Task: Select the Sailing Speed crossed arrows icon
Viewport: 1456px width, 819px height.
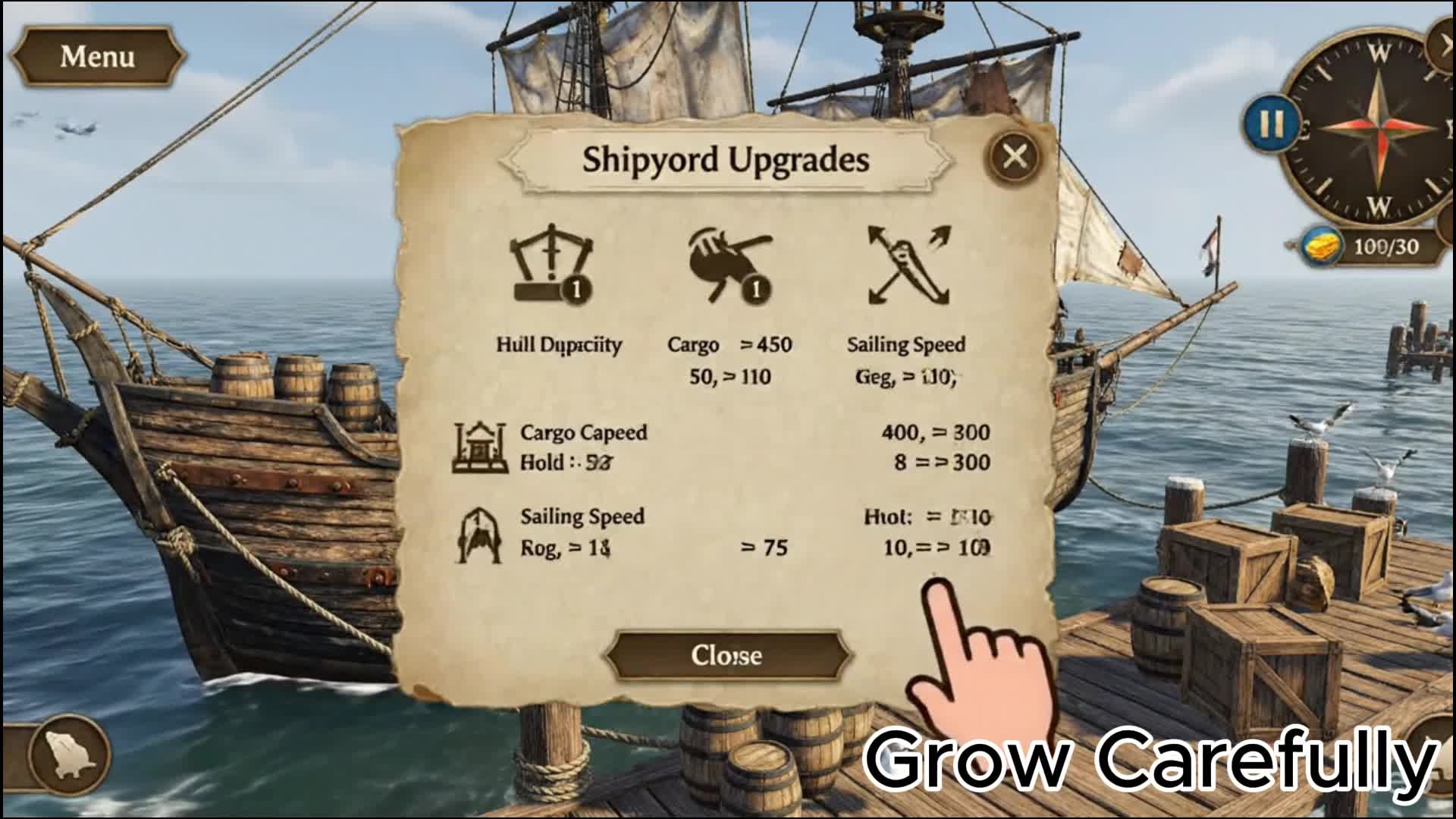Action: (908, 265)
